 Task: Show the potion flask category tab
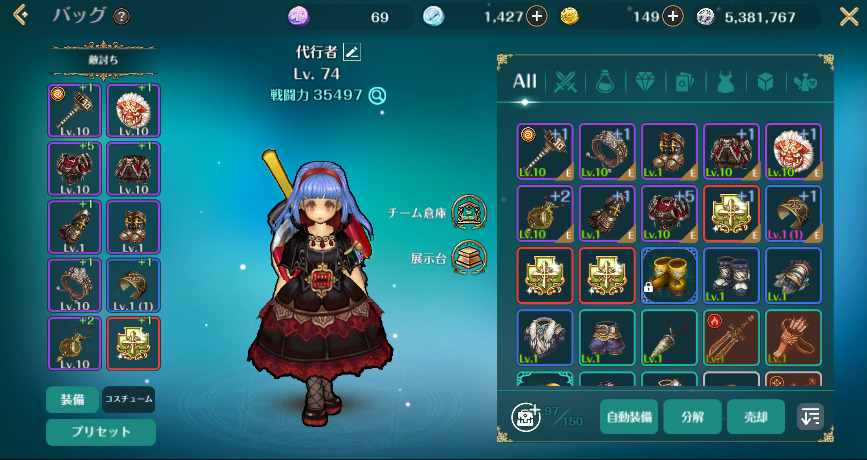point(605,81)
